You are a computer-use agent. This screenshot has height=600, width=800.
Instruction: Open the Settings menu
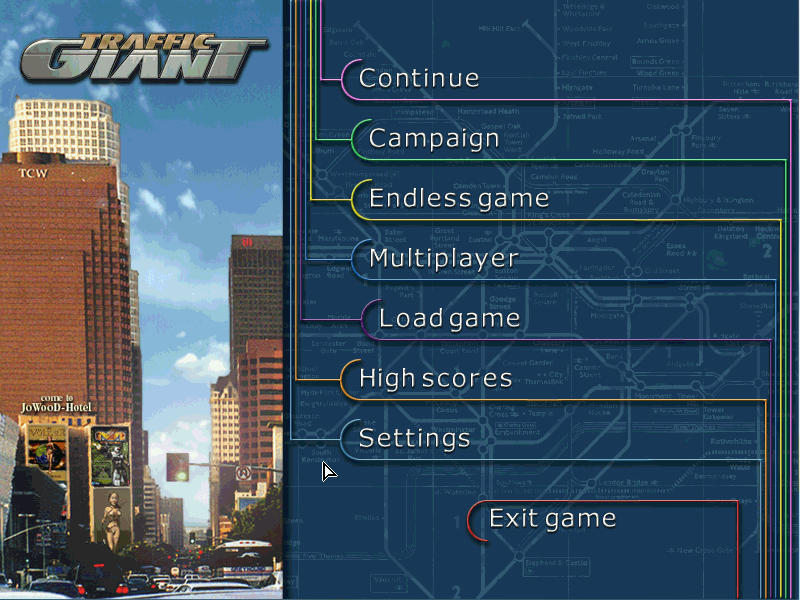click(x=414, y=438)
